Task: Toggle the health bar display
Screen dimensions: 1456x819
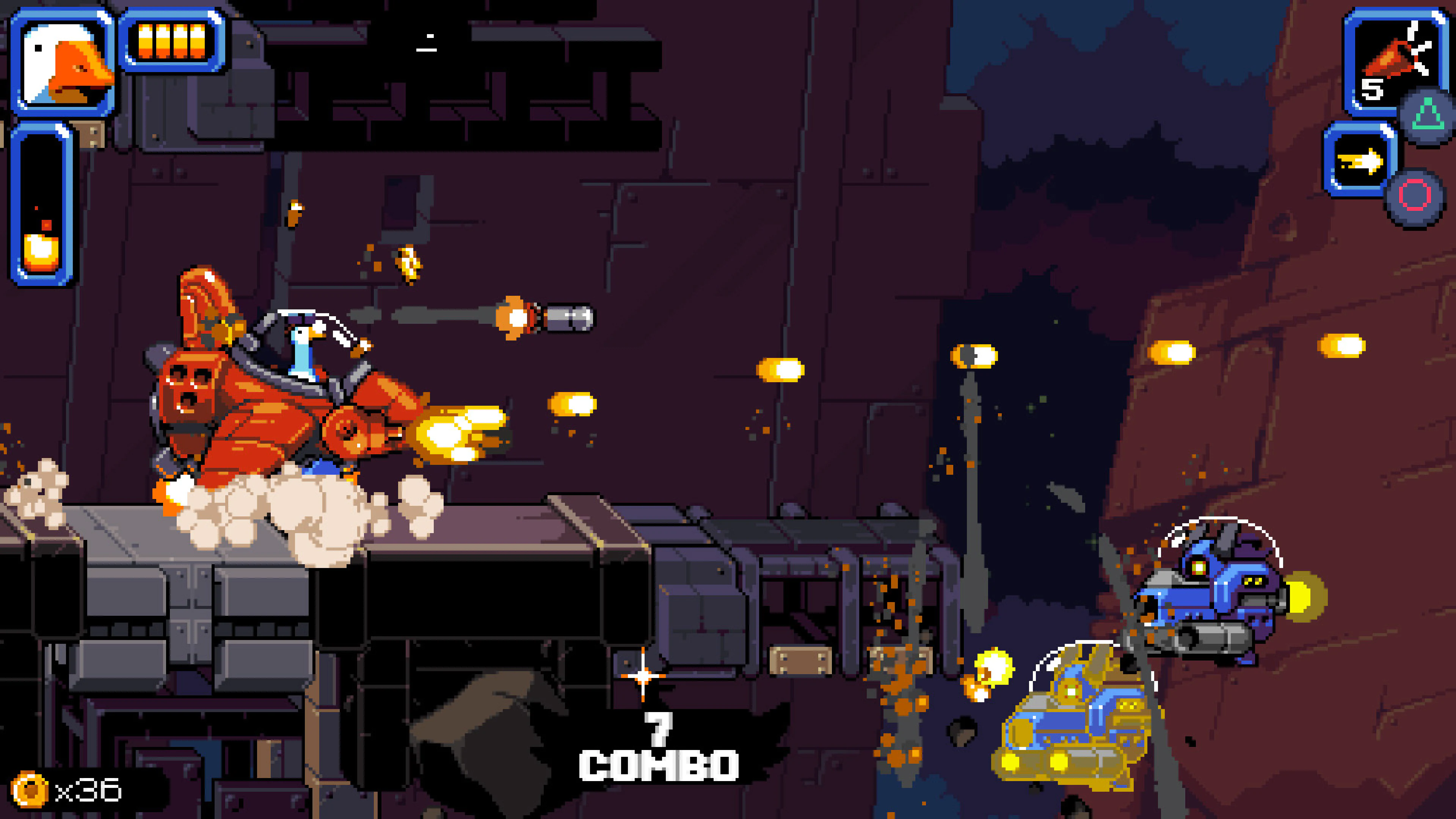Action: click(173, 41)
